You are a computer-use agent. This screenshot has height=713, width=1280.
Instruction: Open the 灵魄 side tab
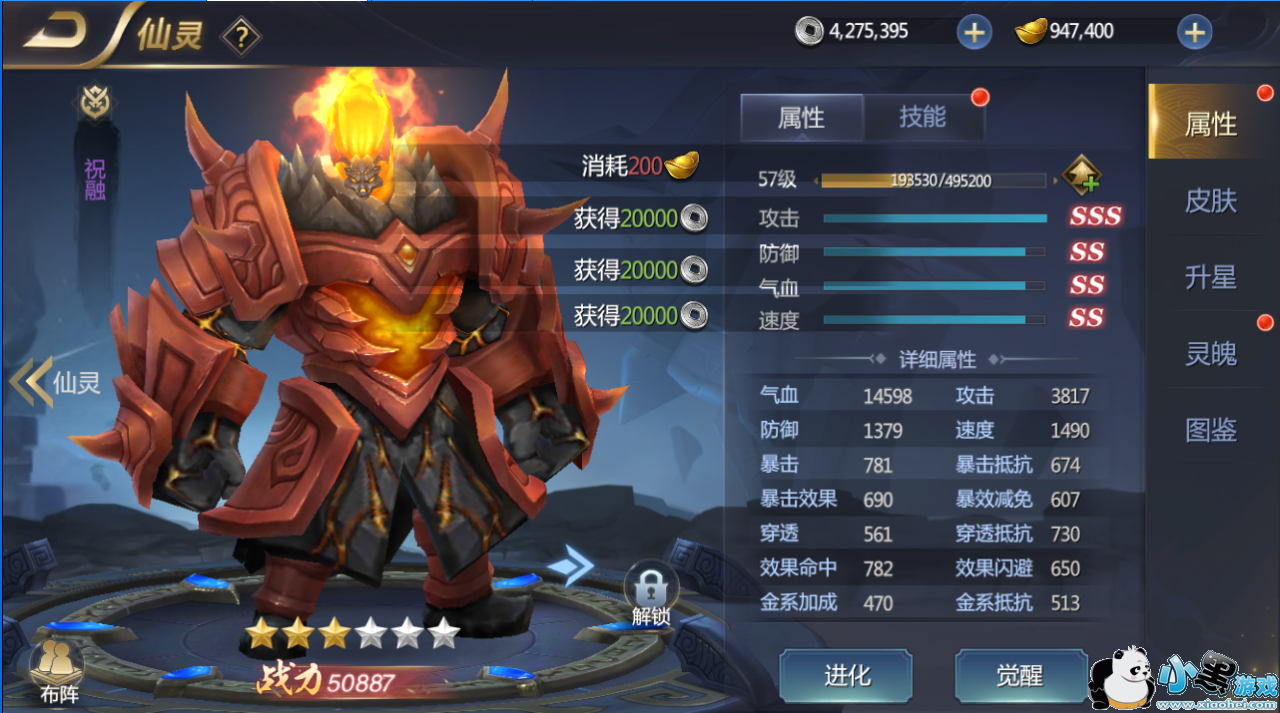pyautogui.click(x=1210, y=354)
